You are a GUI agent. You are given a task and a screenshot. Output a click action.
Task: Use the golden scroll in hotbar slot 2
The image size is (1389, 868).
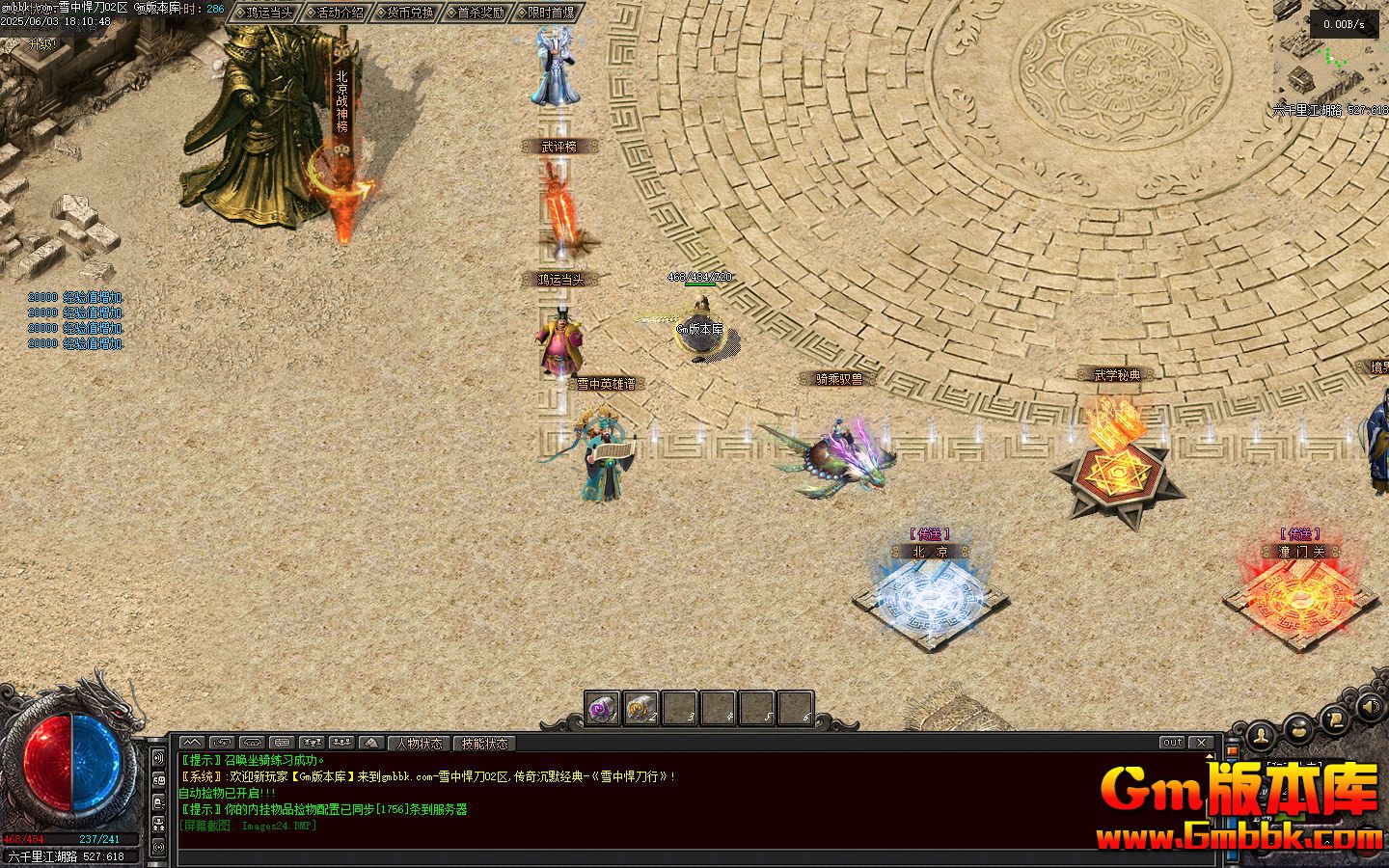pos(641,710)
